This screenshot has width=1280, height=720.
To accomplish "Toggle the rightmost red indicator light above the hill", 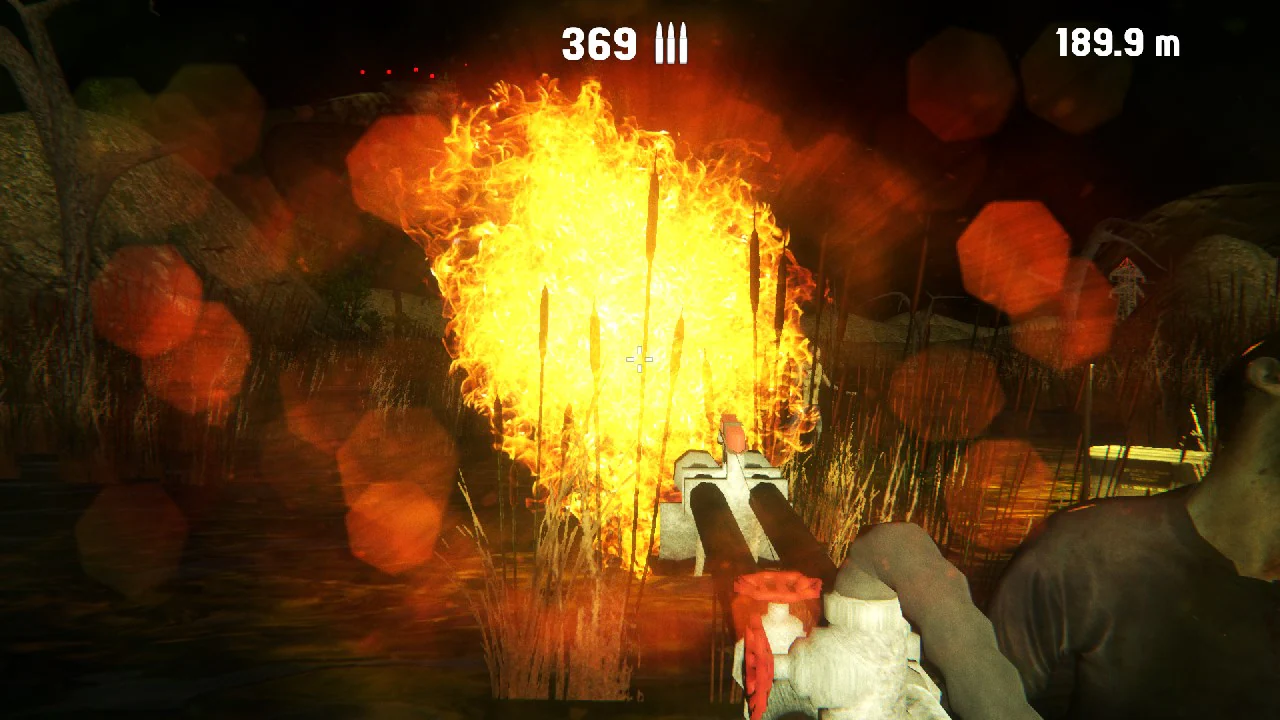I will pos(467,65).
